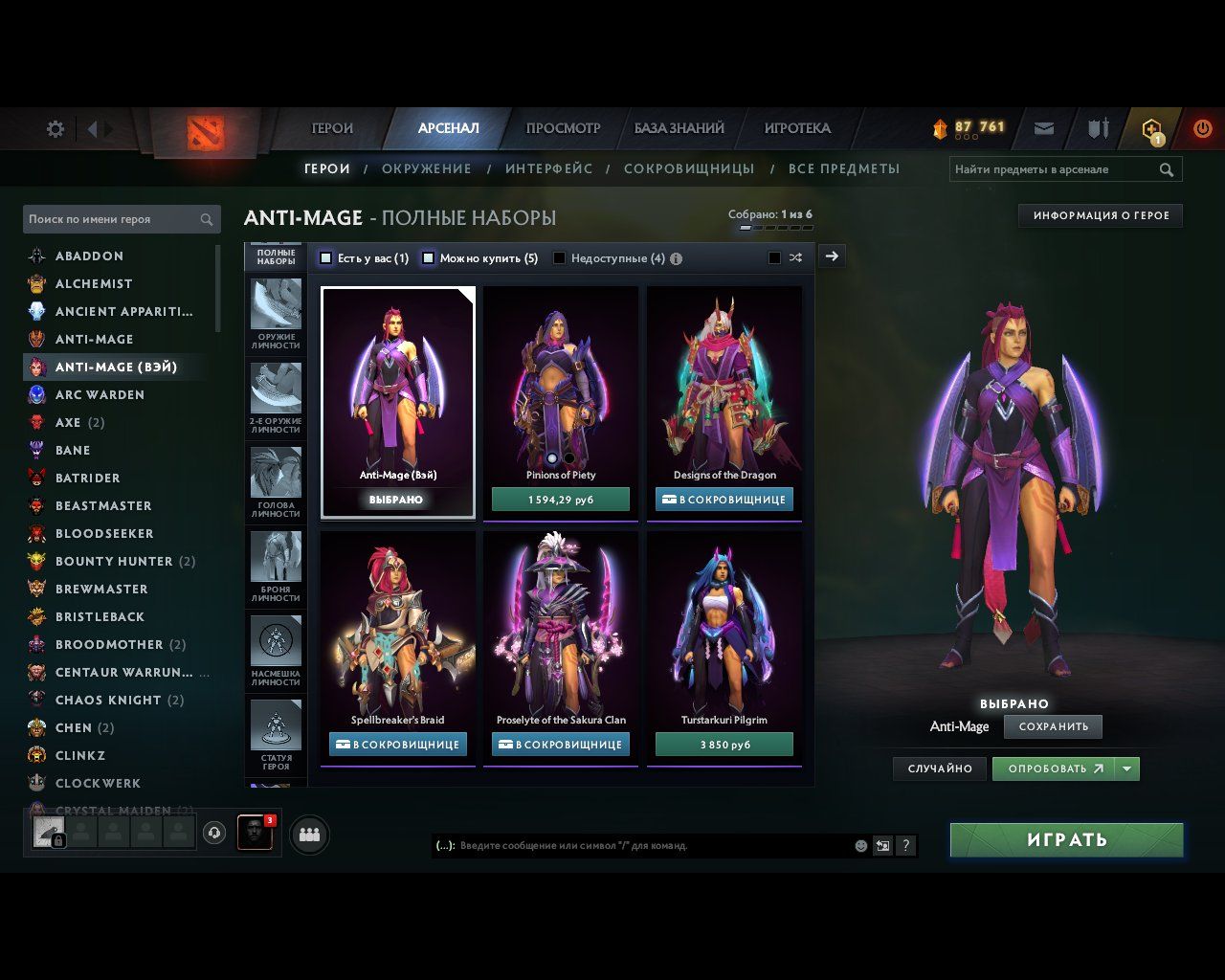This screenshot has width=1225, height=980.
Task: Open the ИГРОТЕКА section
Action: (796, 128)
